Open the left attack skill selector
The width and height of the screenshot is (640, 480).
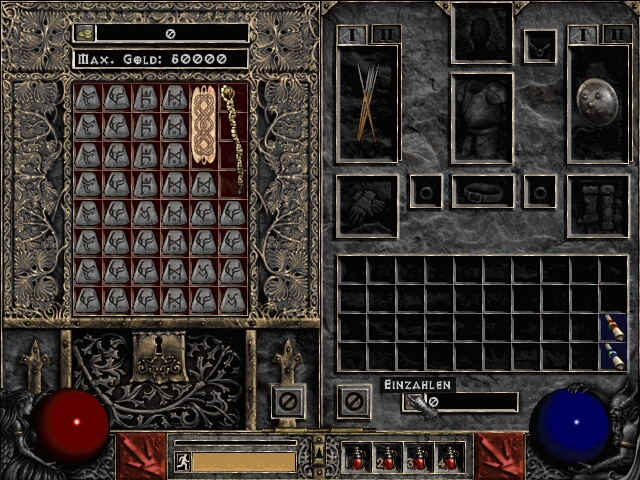click(141, 456)
